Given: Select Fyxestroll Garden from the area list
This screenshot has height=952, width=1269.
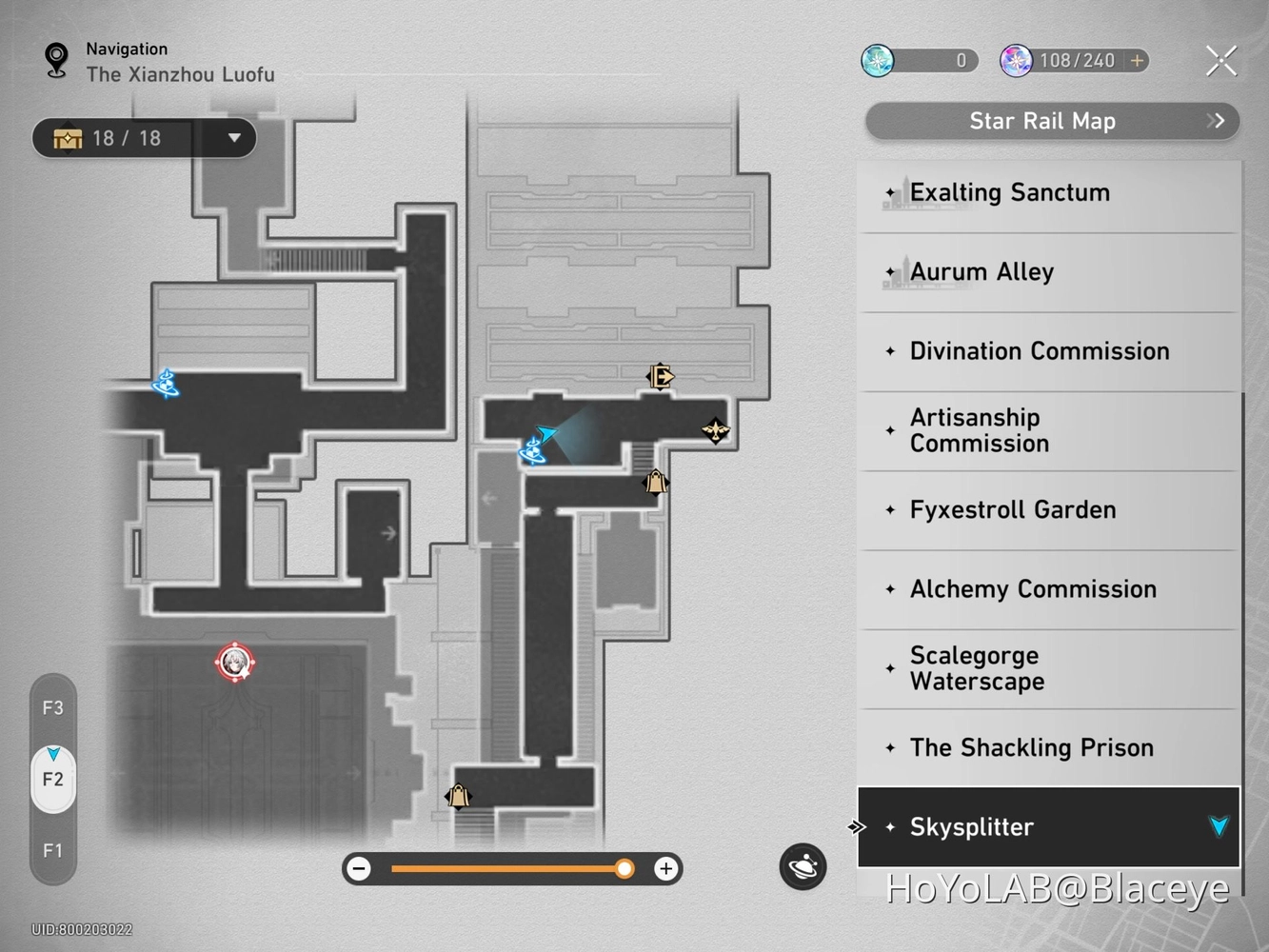Looking at the screenshot, I should pyautogui.click(x=1013, y=509).
